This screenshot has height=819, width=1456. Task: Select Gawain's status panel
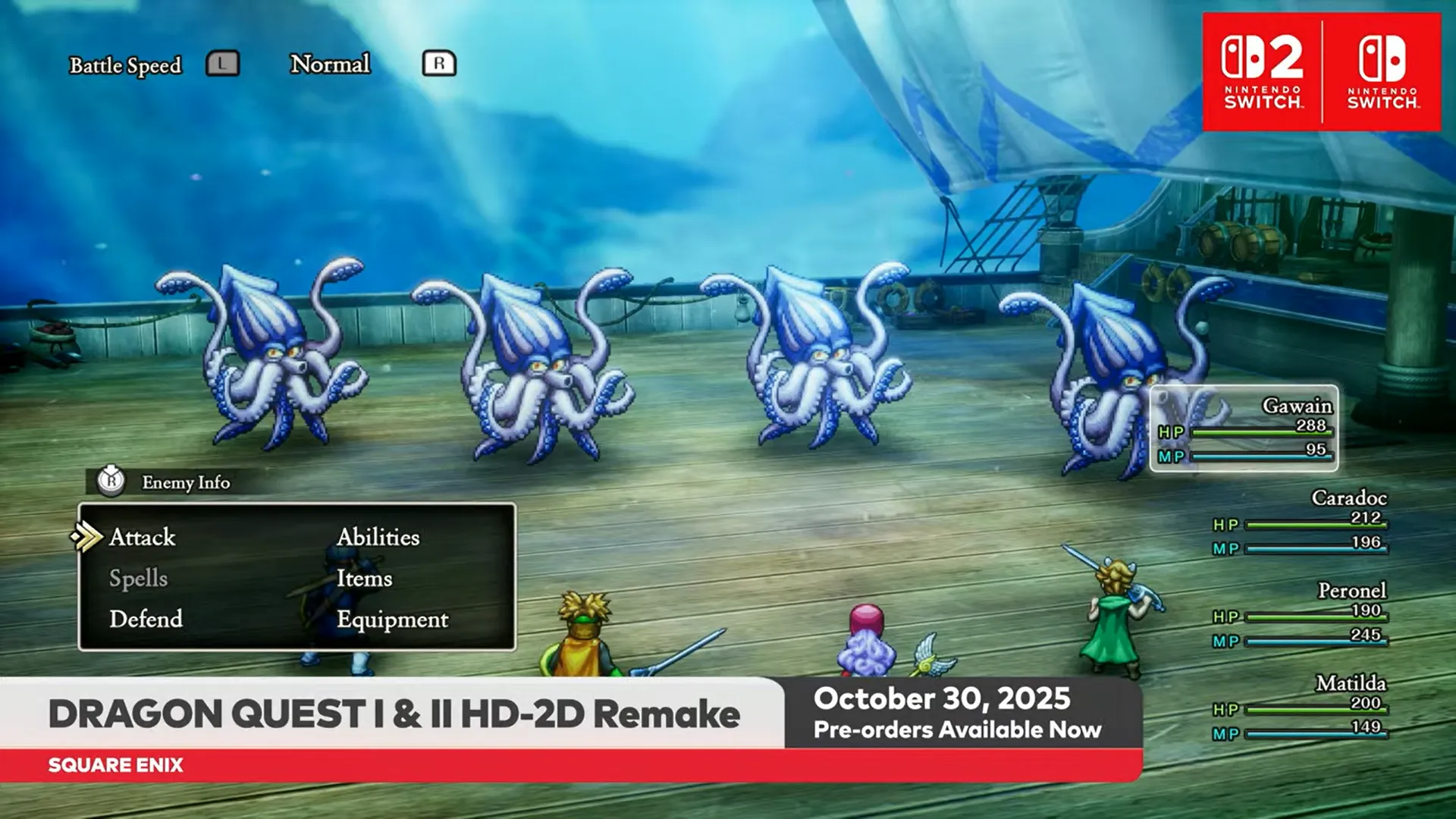[1244, 428]
